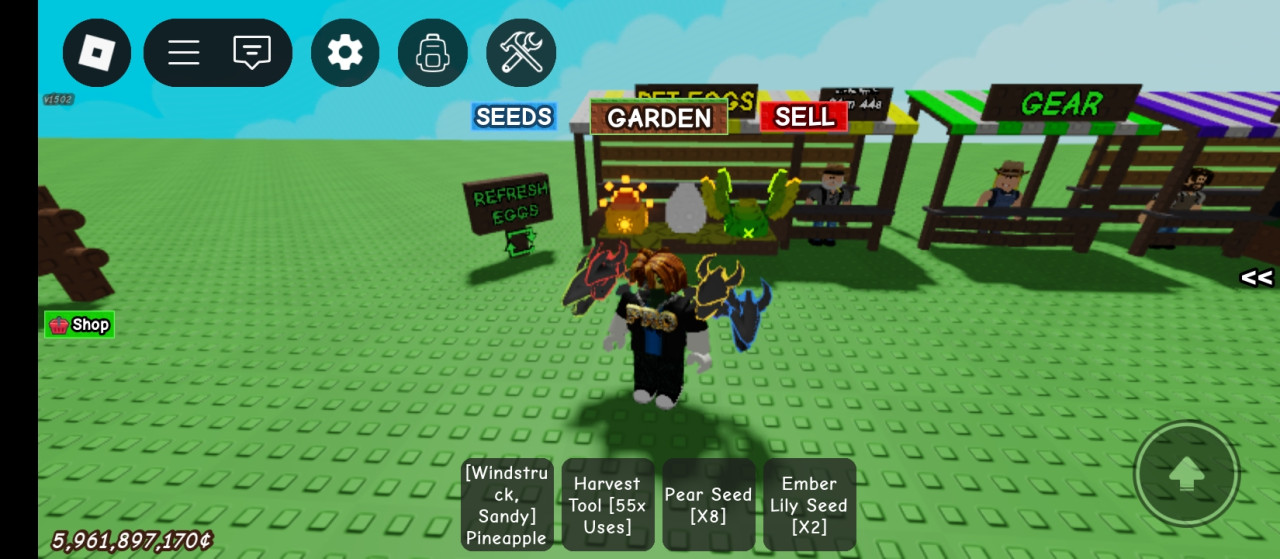Open the chat window

click(252, 53)
